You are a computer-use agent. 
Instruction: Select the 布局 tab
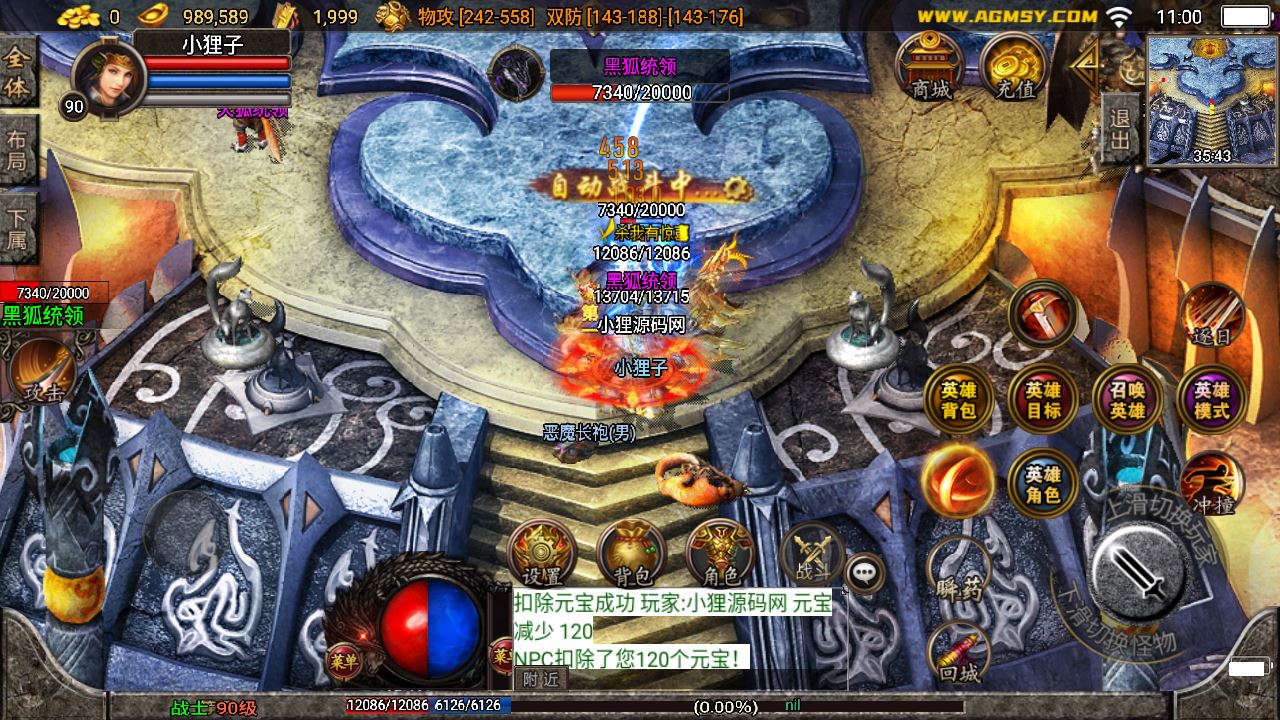tap(18, 150)
